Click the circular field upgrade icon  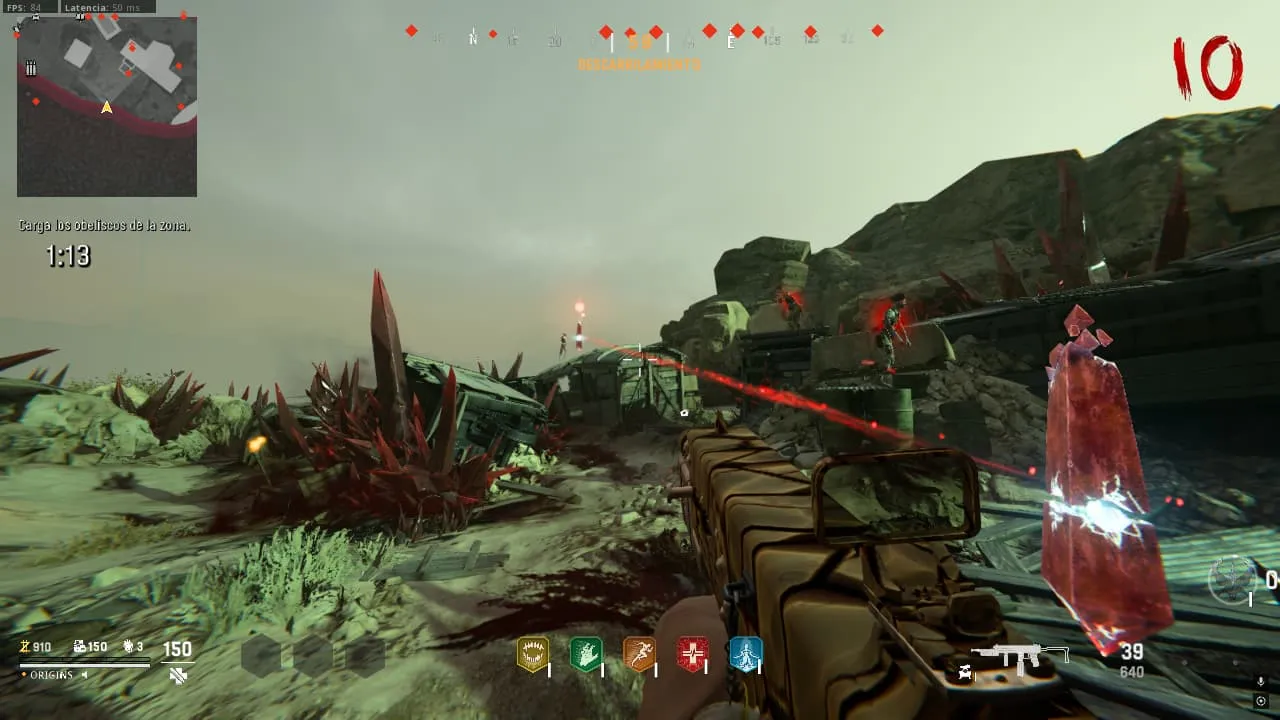click(1231, 580)
